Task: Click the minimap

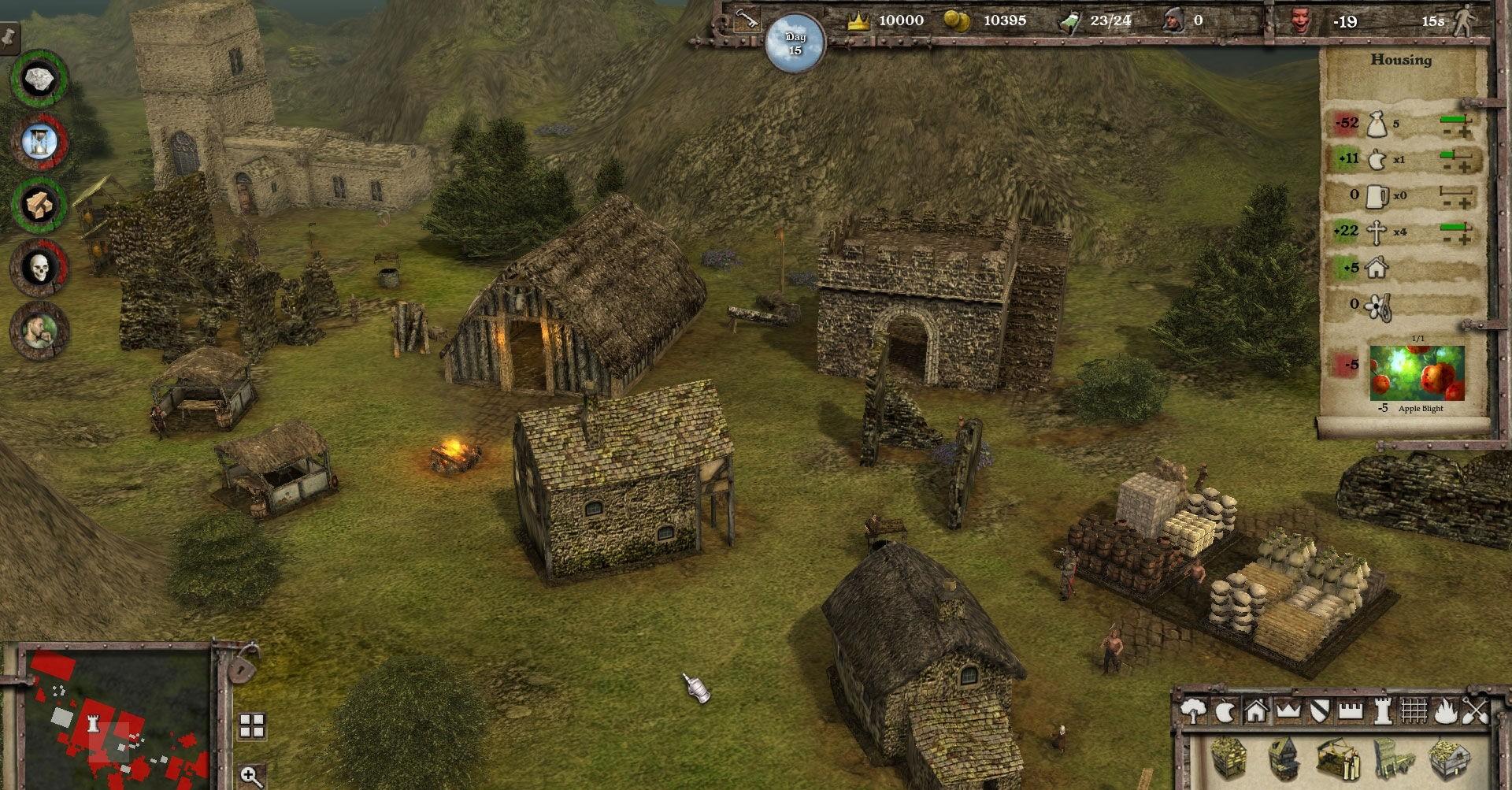Action: tap(118, 717)
